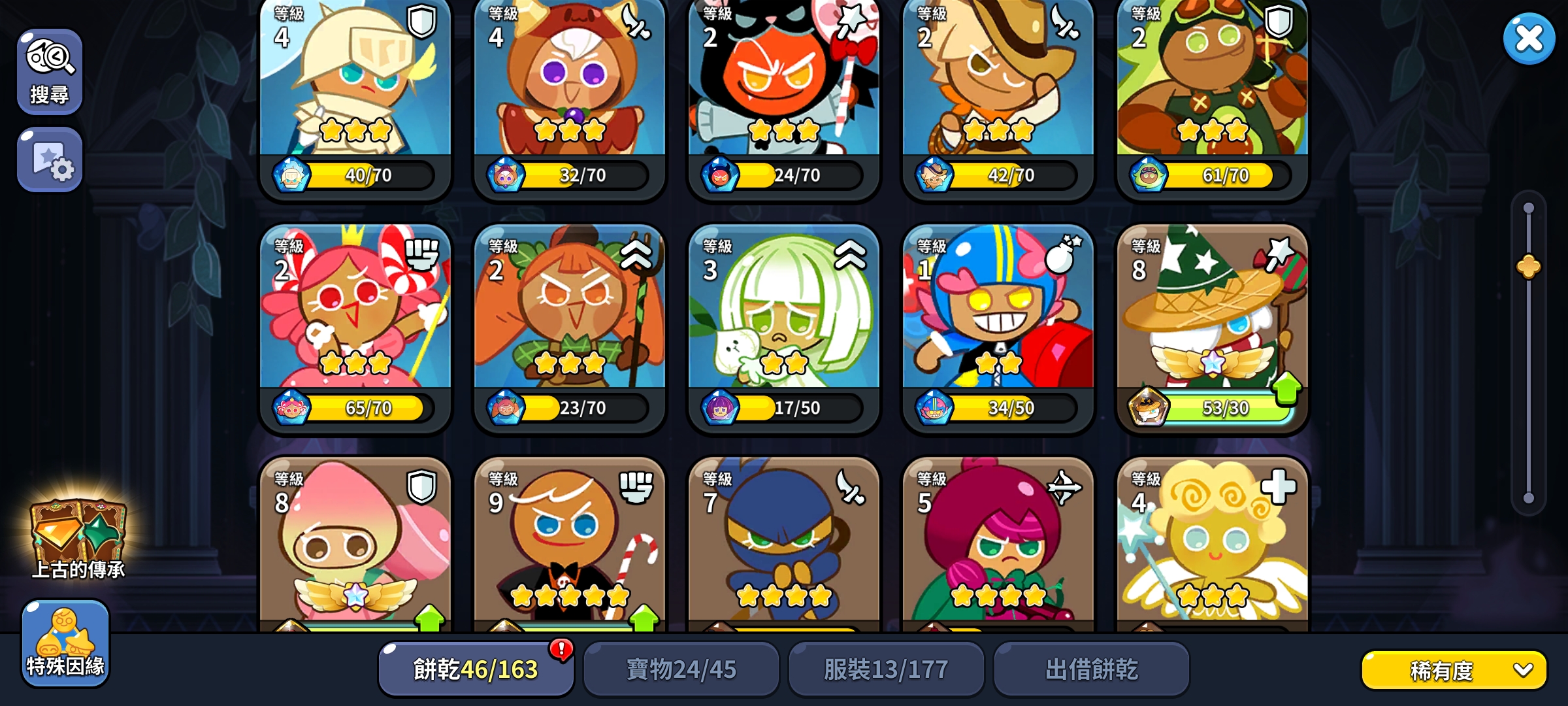
Task: Switch to the 服裝13/177 tab
Action: pos(887,669)
